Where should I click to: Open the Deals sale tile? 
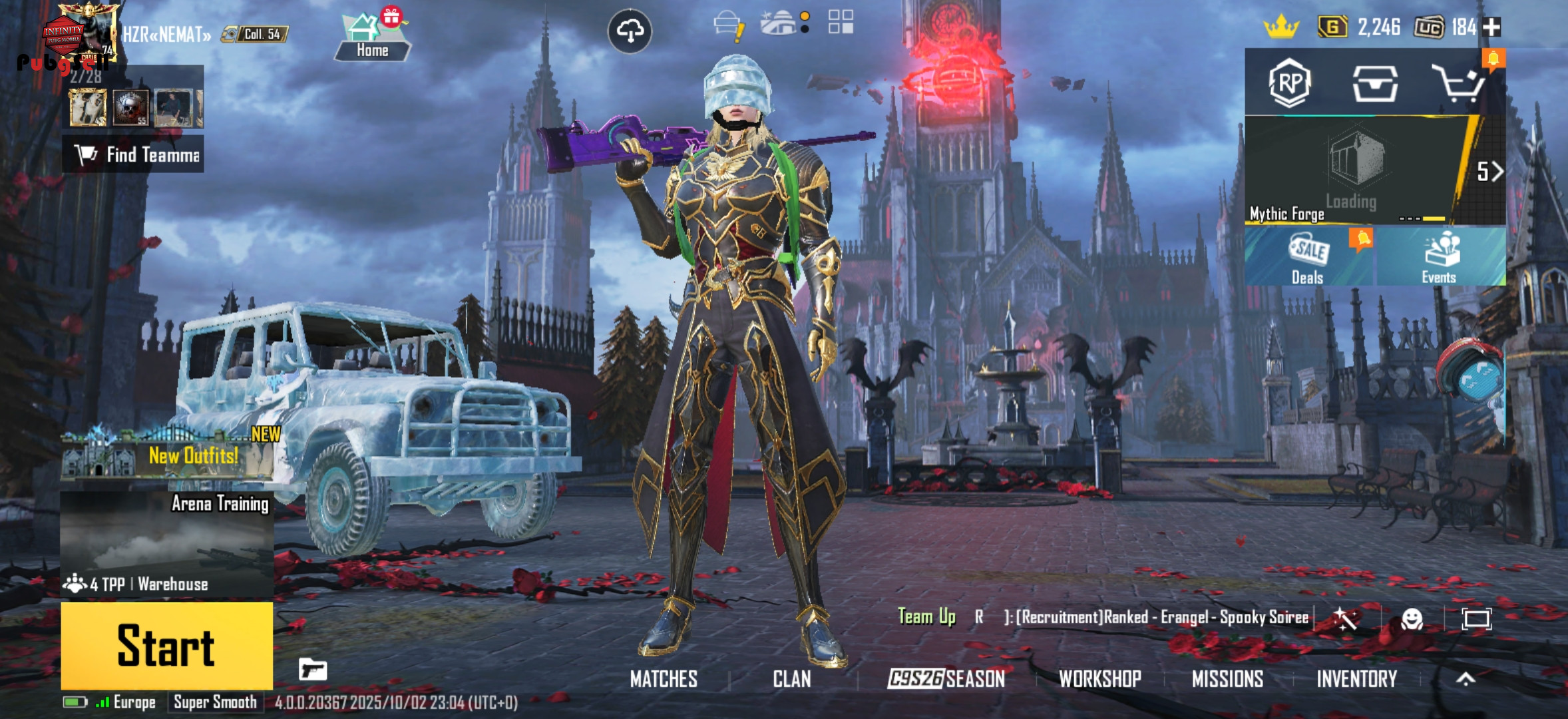coord(1308,258)
